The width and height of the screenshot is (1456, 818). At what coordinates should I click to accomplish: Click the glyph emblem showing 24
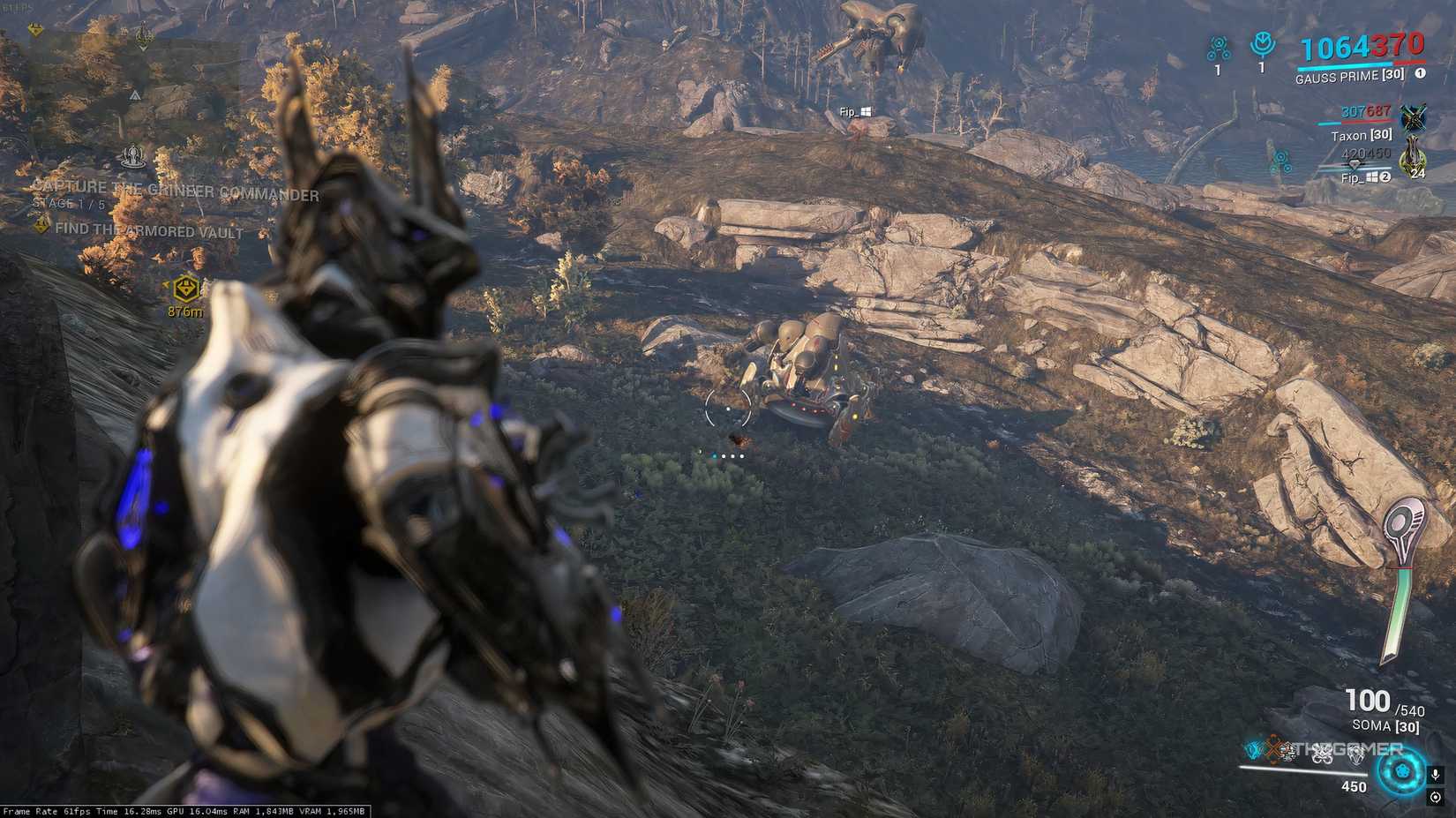coord(1413,159)
